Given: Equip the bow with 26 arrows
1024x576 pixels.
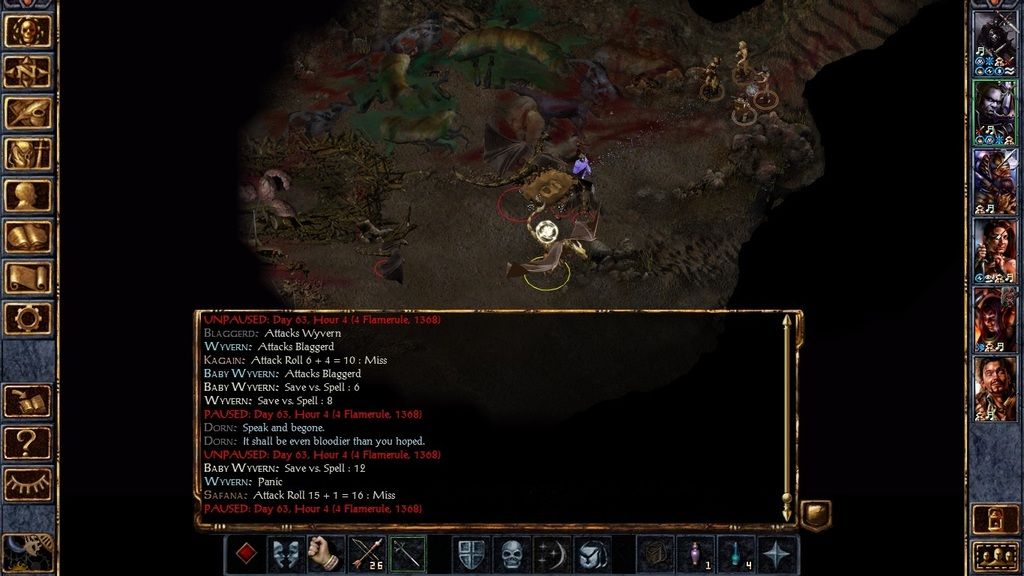Looking at the screenshot, I should pos(366,554).
